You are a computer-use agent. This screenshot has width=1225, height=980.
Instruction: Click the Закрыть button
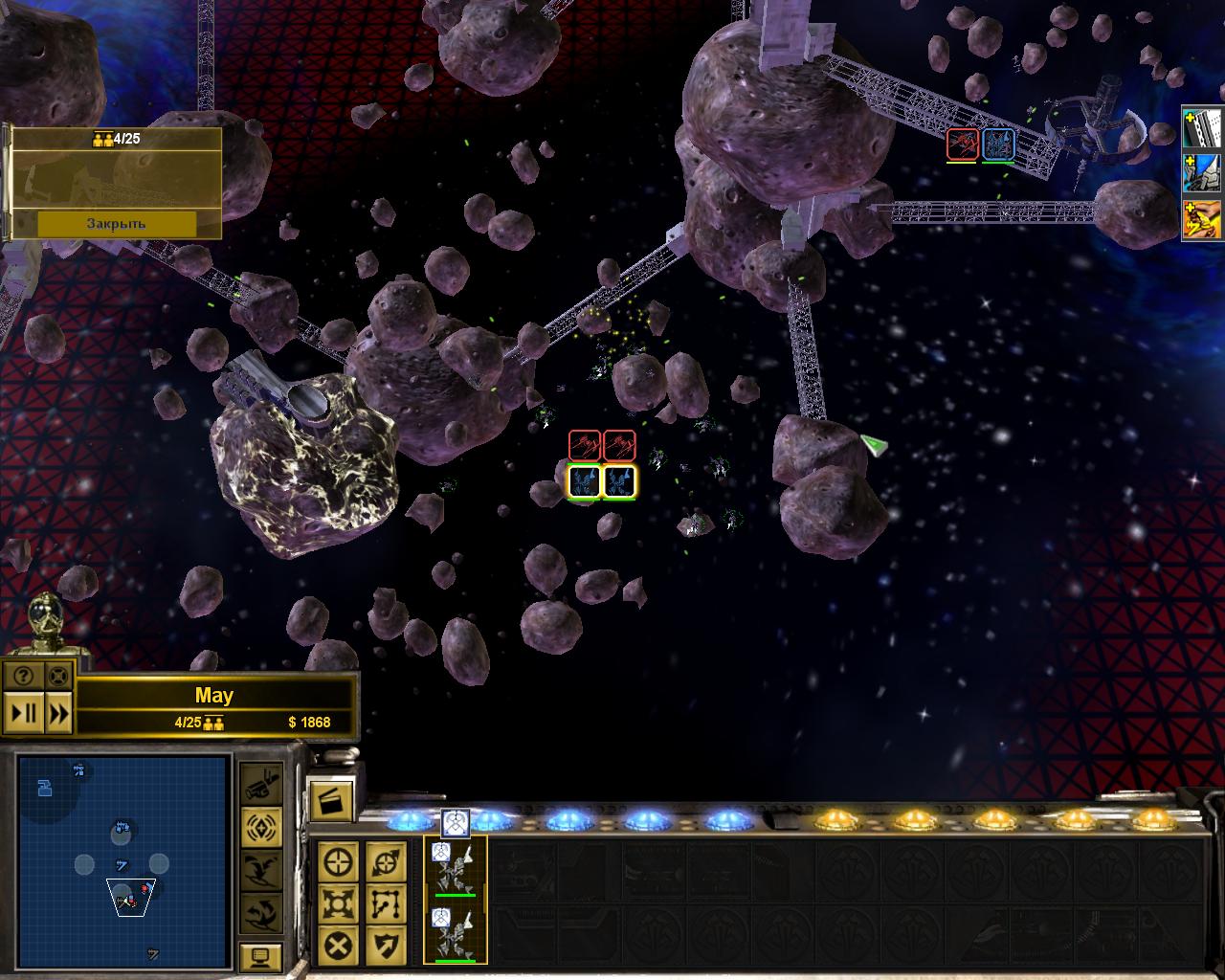tap(116, 223)
